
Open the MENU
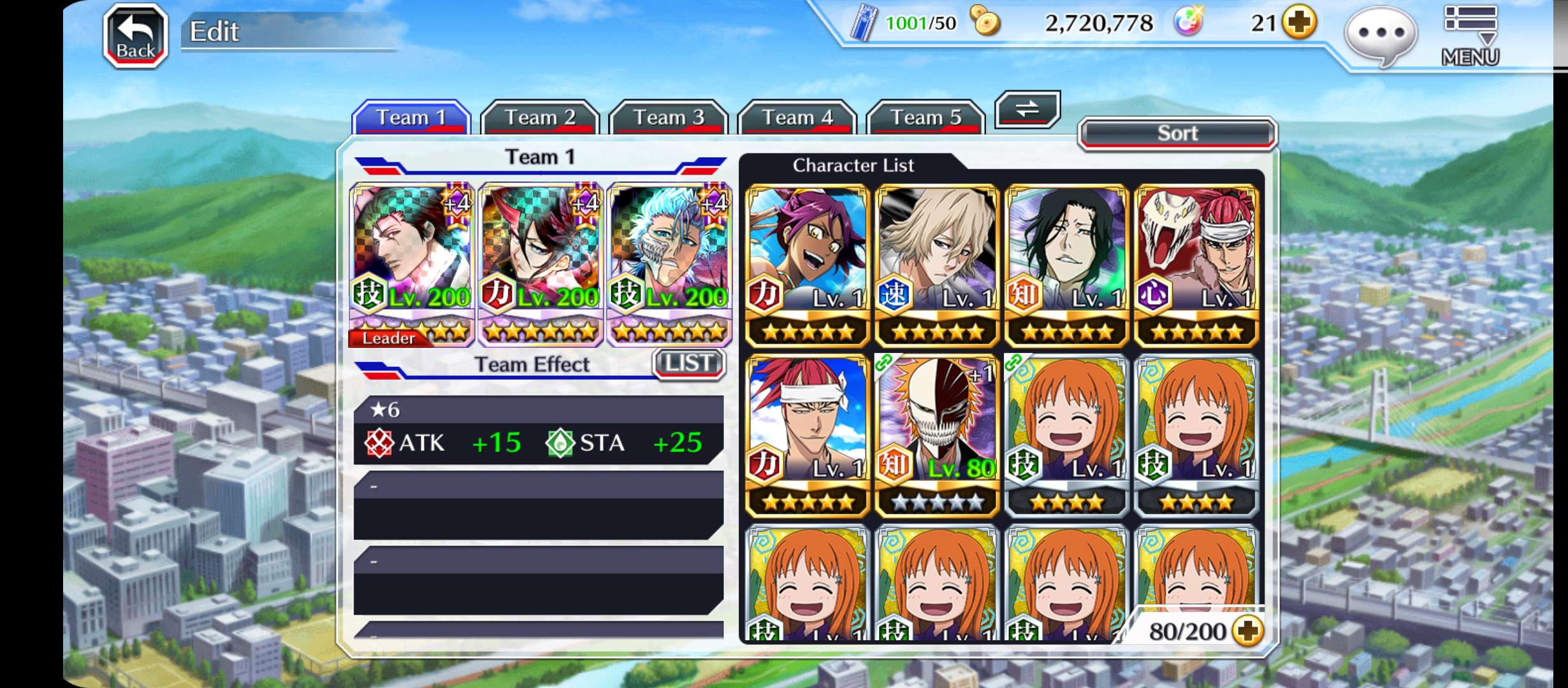1470,36
